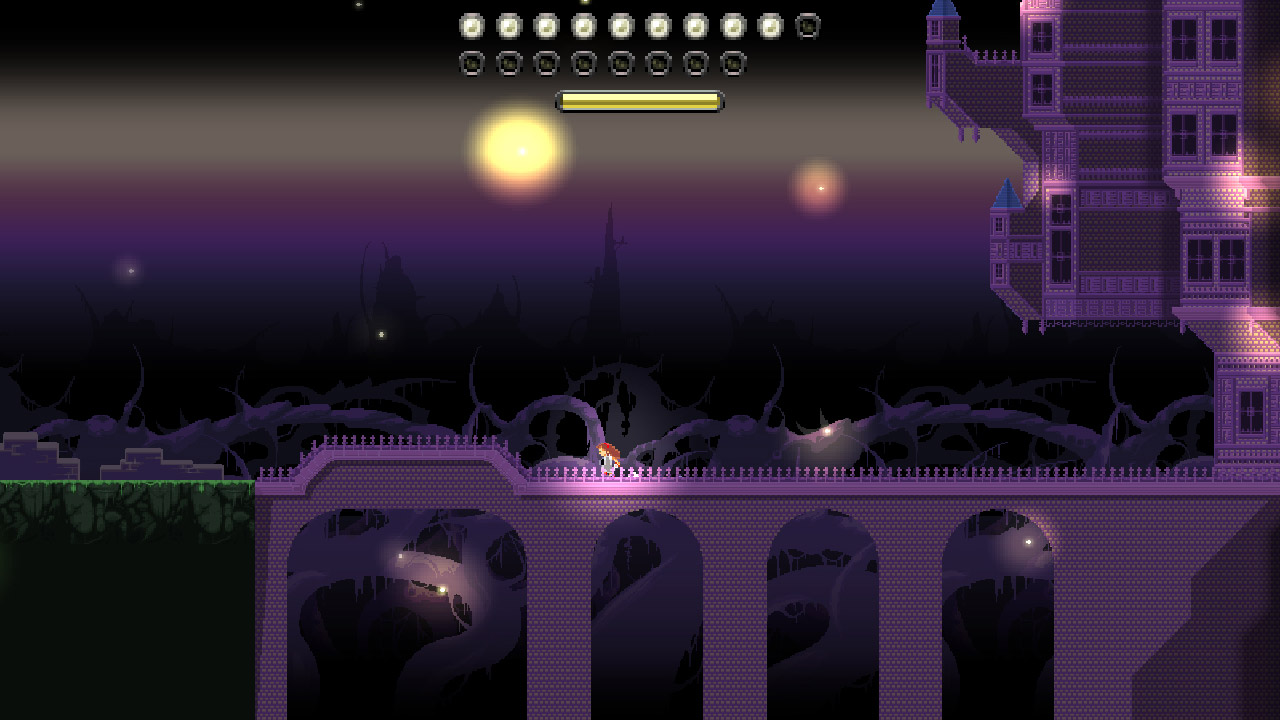Click the yellow energy gauge below the orbs
1280x720 pixels.
pos(639,100)
